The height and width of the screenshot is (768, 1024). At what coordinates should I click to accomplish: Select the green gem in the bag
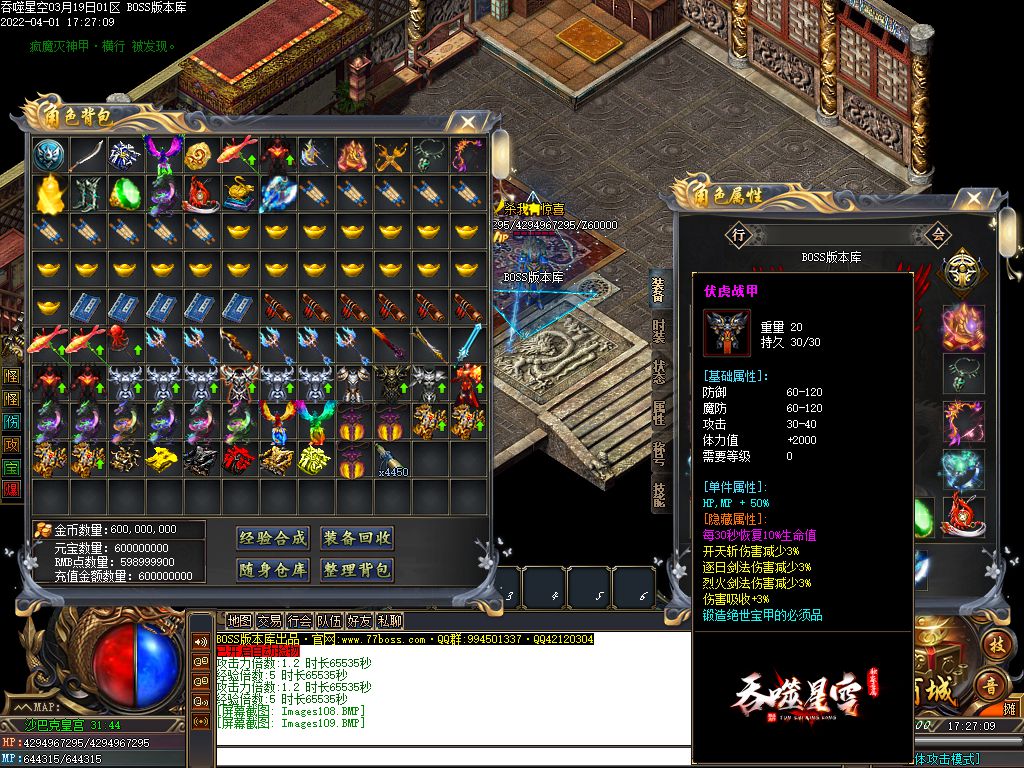[125, 193]
